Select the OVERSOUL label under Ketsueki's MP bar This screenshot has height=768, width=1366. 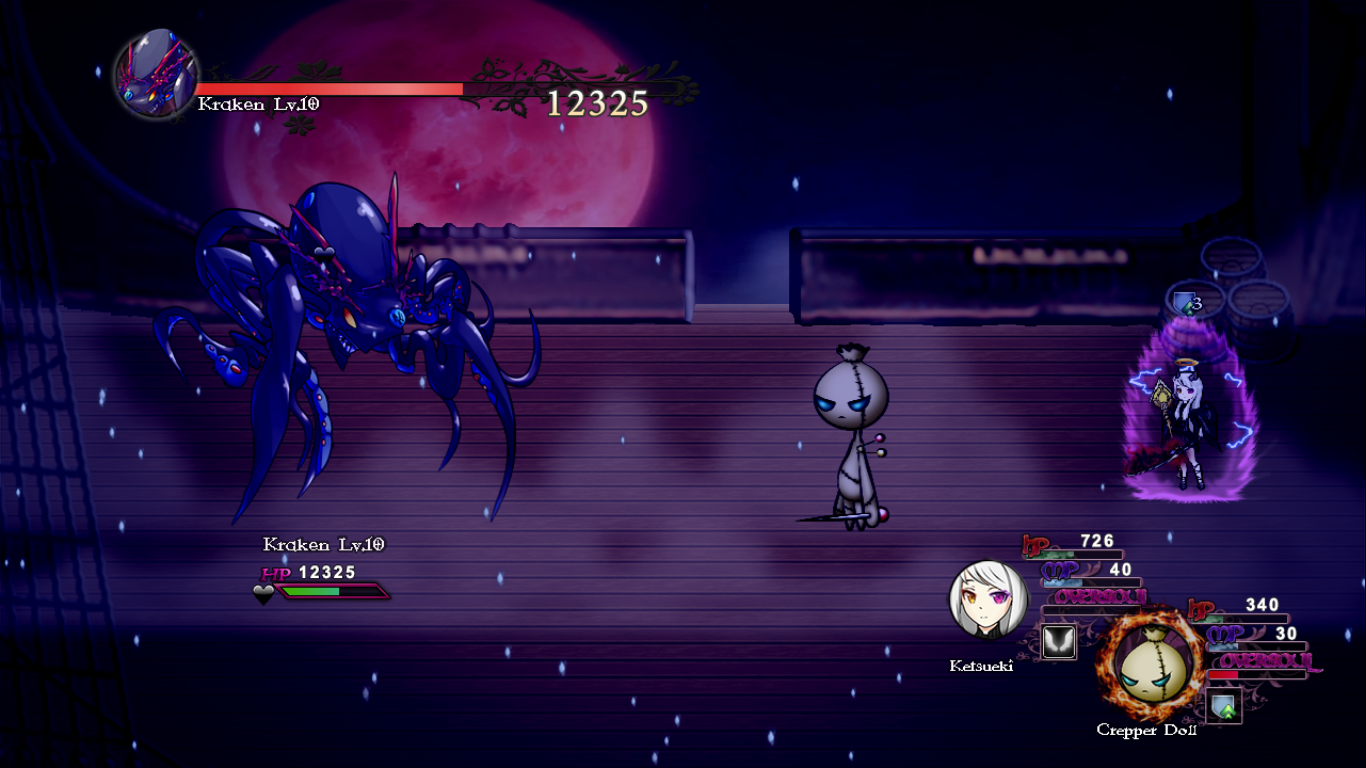(x=1100, y=596)
